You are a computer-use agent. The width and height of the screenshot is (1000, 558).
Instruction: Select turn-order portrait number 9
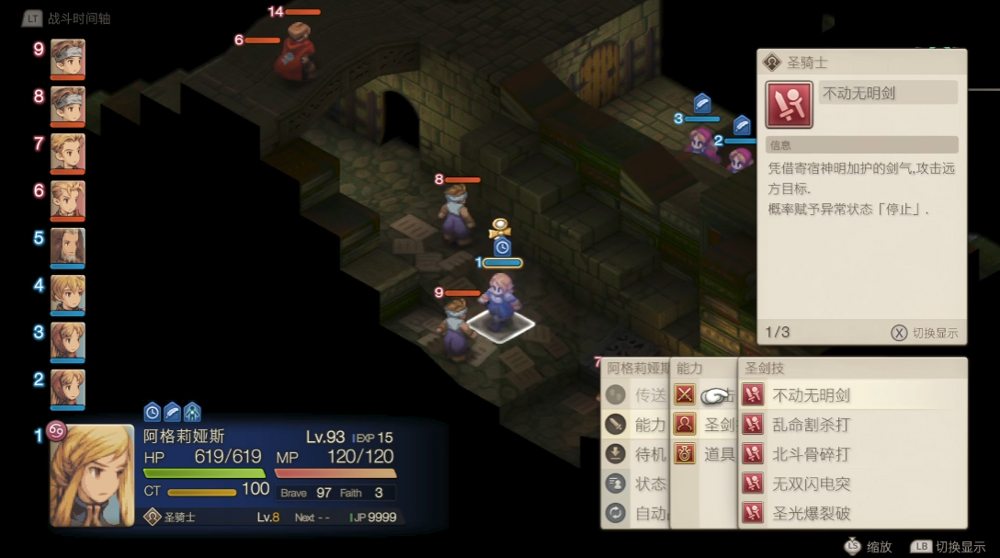tap(68, 58)
